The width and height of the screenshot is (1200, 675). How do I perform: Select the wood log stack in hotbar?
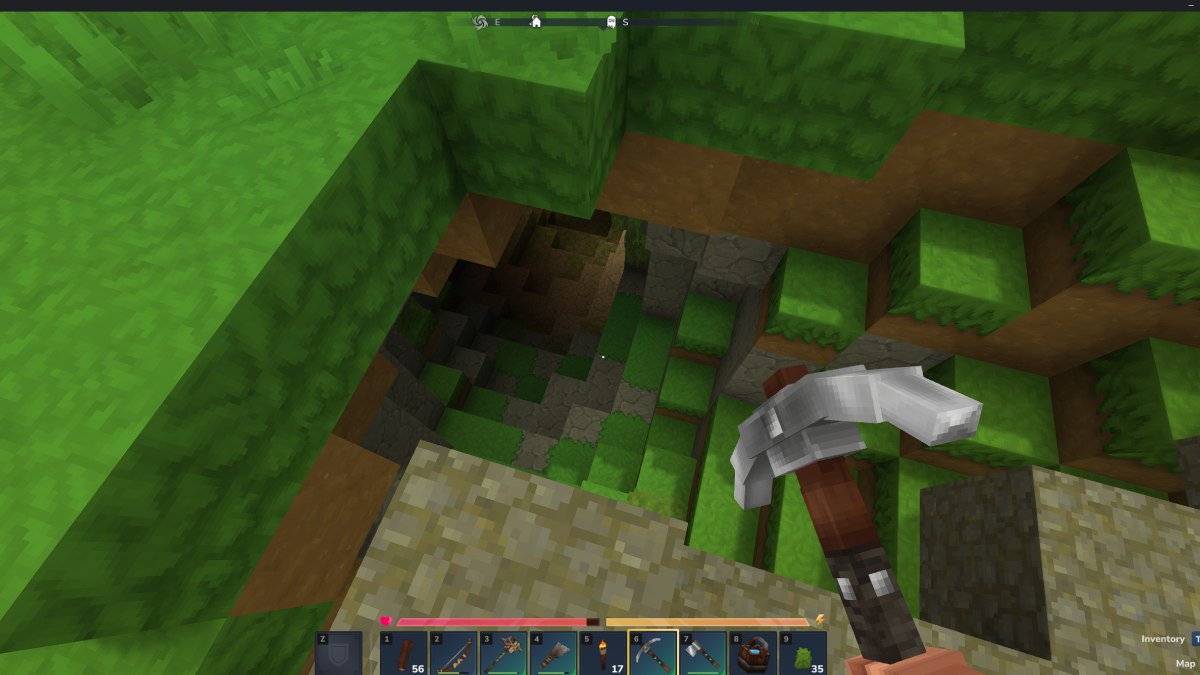click(x=404, y=653)
